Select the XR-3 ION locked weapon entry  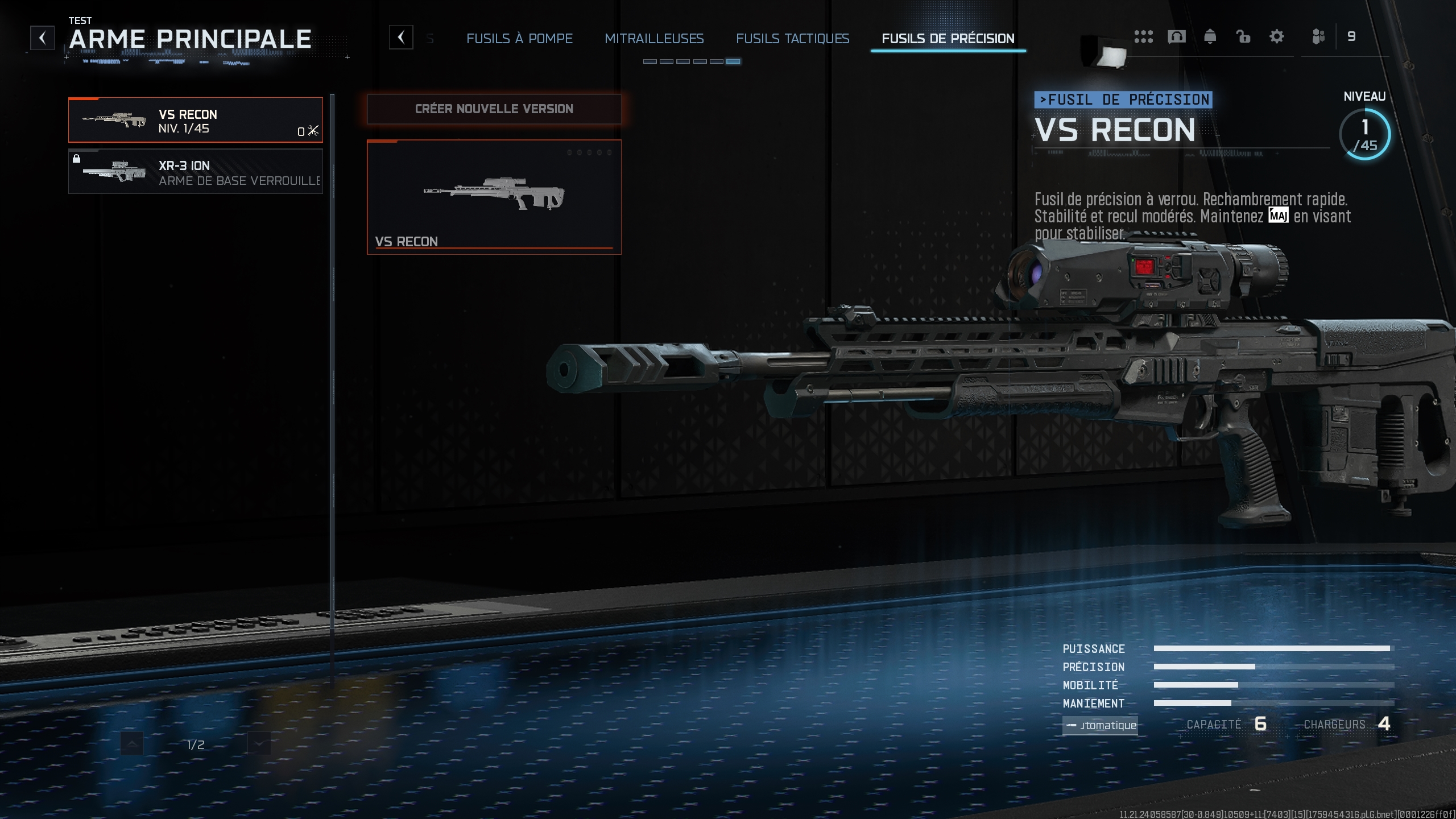(195, 172)
